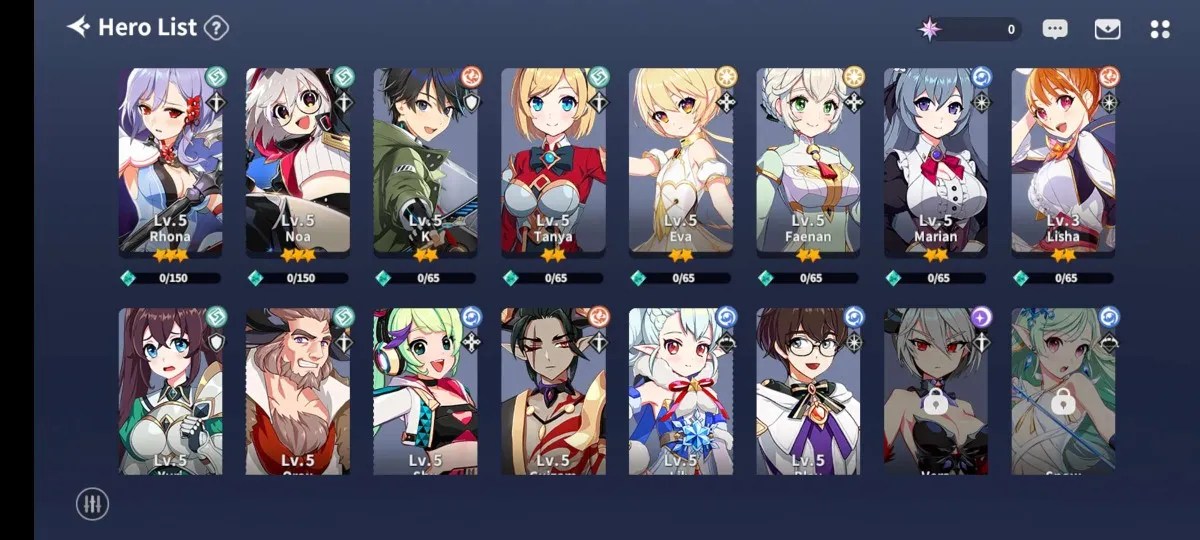Select the white-haired elf with red ribbon

pos(681,392)
